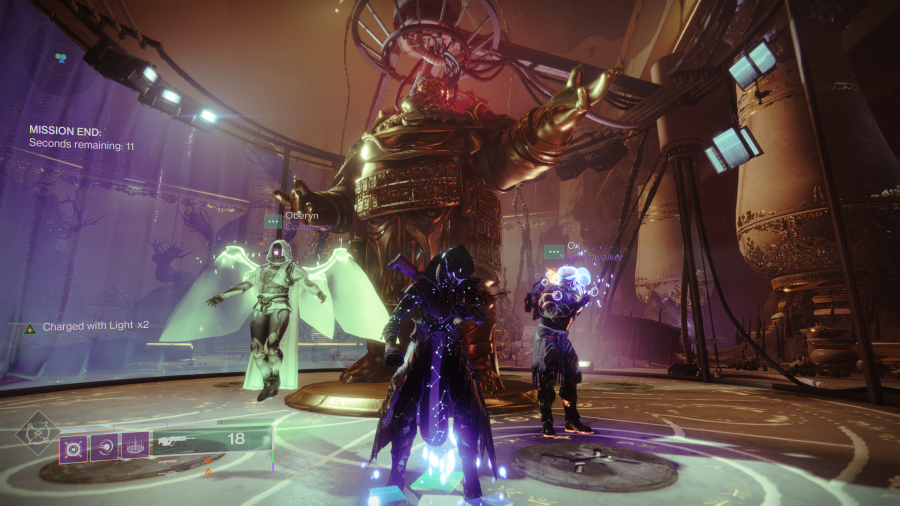Activate the class ability rift icon
Screen dimensions: 900x506
[135, 446]
